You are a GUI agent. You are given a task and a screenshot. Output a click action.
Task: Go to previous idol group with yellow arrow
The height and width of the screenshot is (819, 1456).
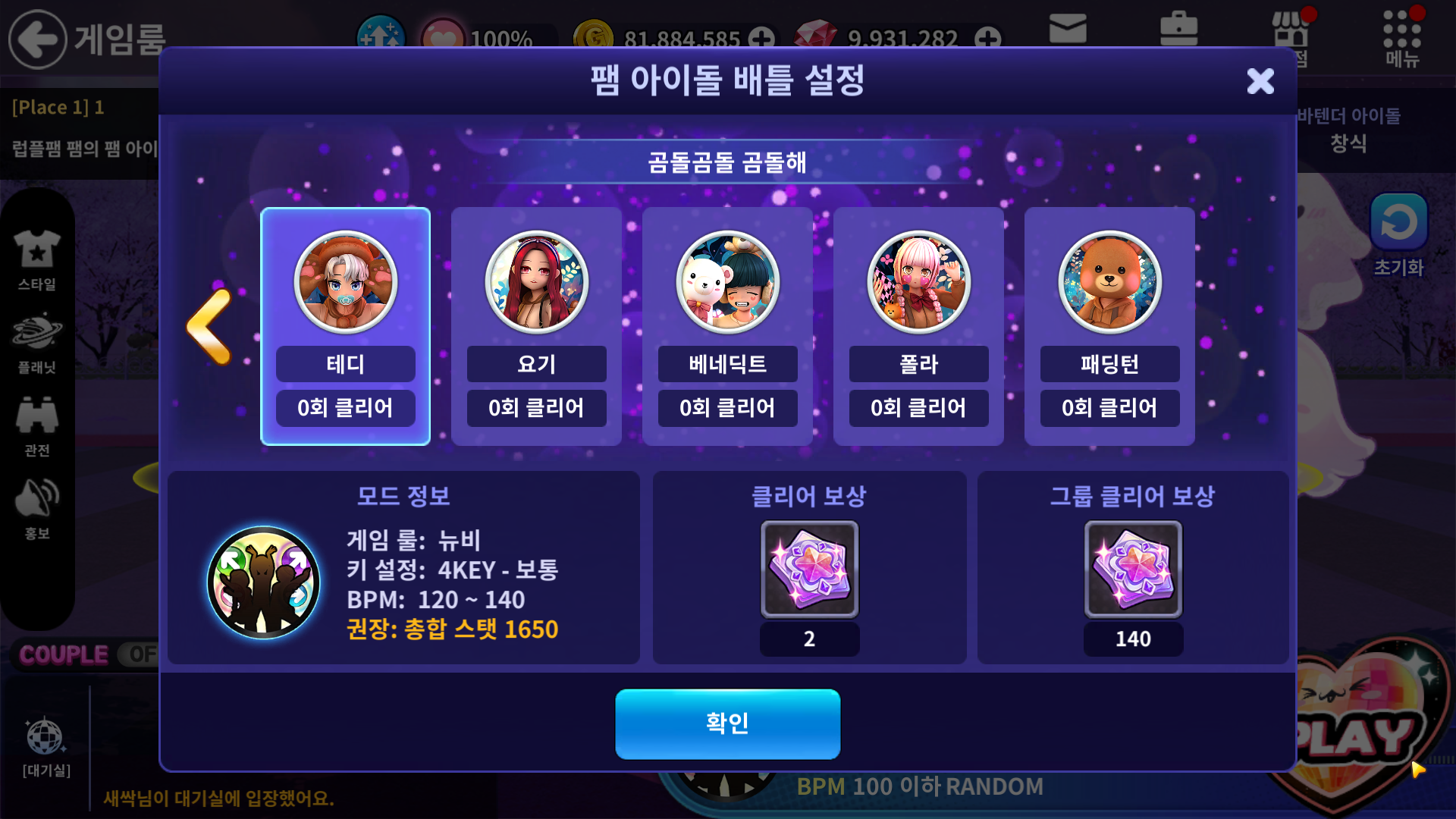(209, 326)
